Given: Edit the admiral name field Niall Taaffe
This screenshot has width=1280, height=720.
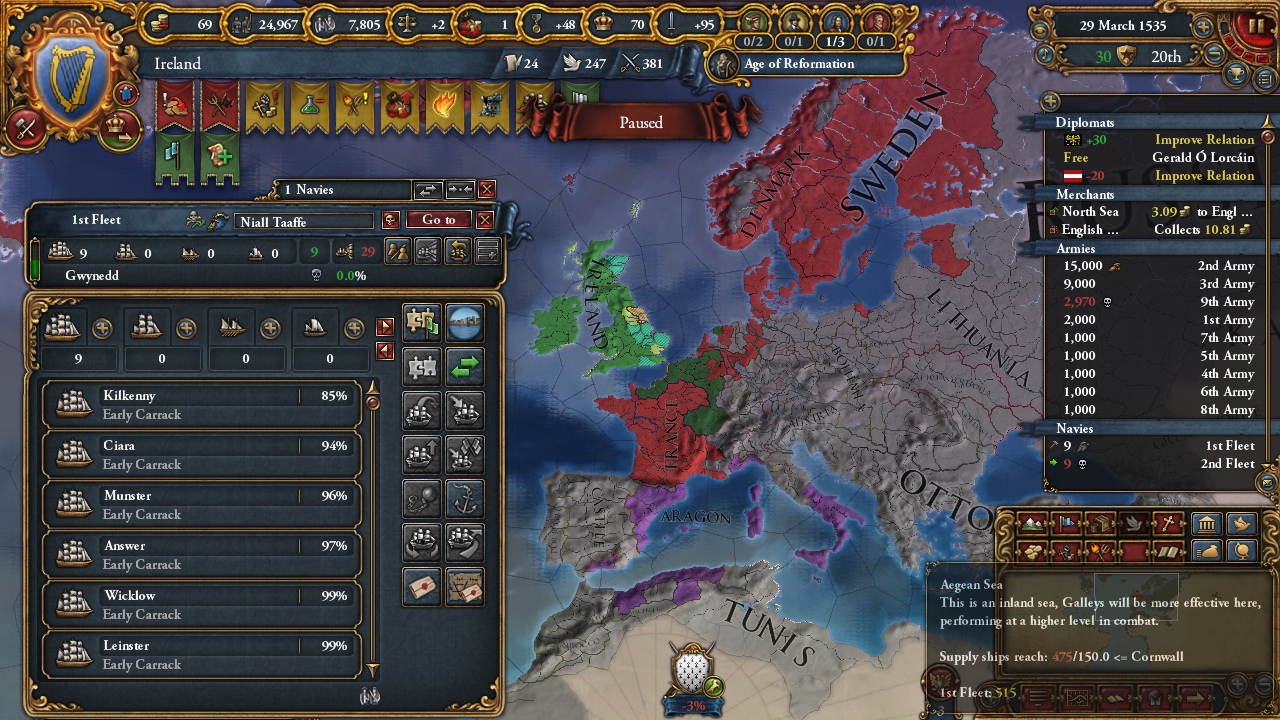Looking at the screenshot, I should click(304, 222).
